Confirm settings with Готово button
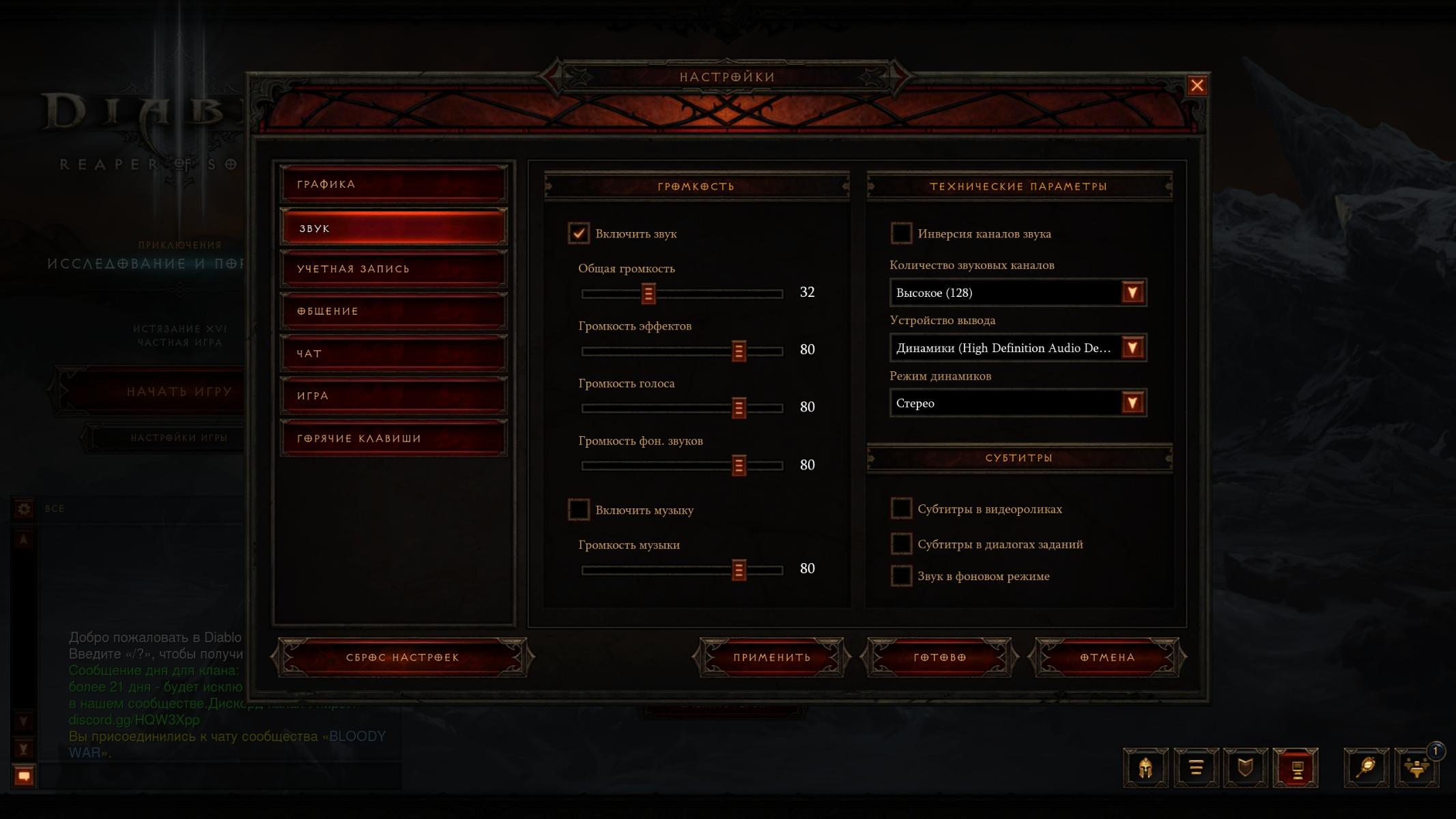The height and width of the screenshot is (819, 1456). click(939, 657)
